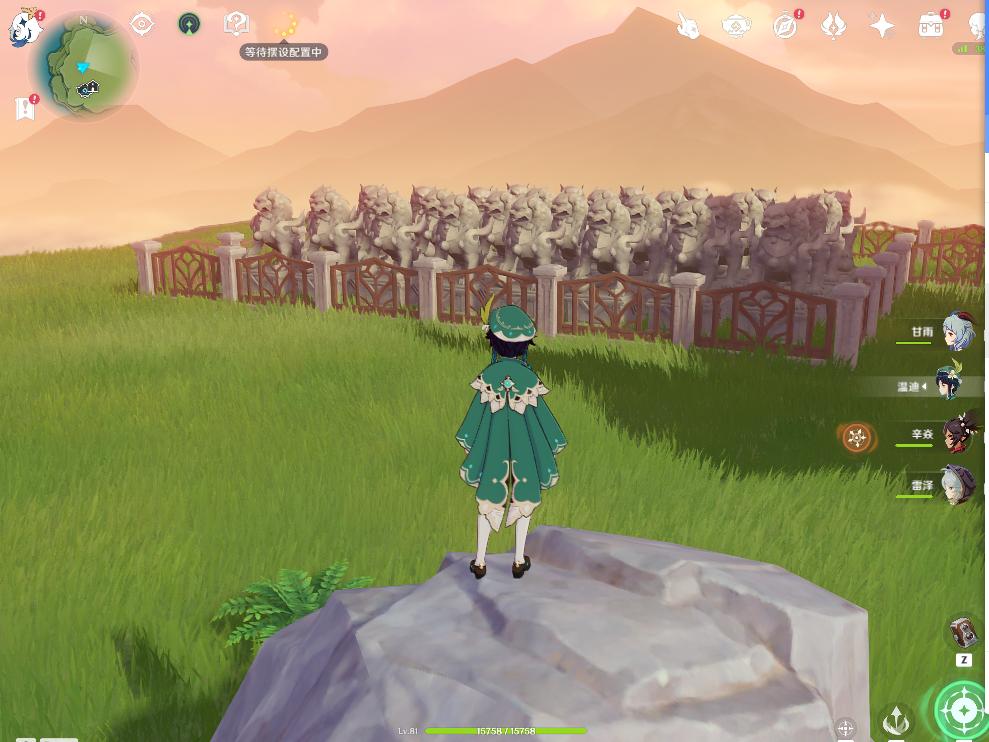The height and width of the screenshot is (742, 989).
Task: Switch to party member 辛焱
Action: tap(957, 436)
